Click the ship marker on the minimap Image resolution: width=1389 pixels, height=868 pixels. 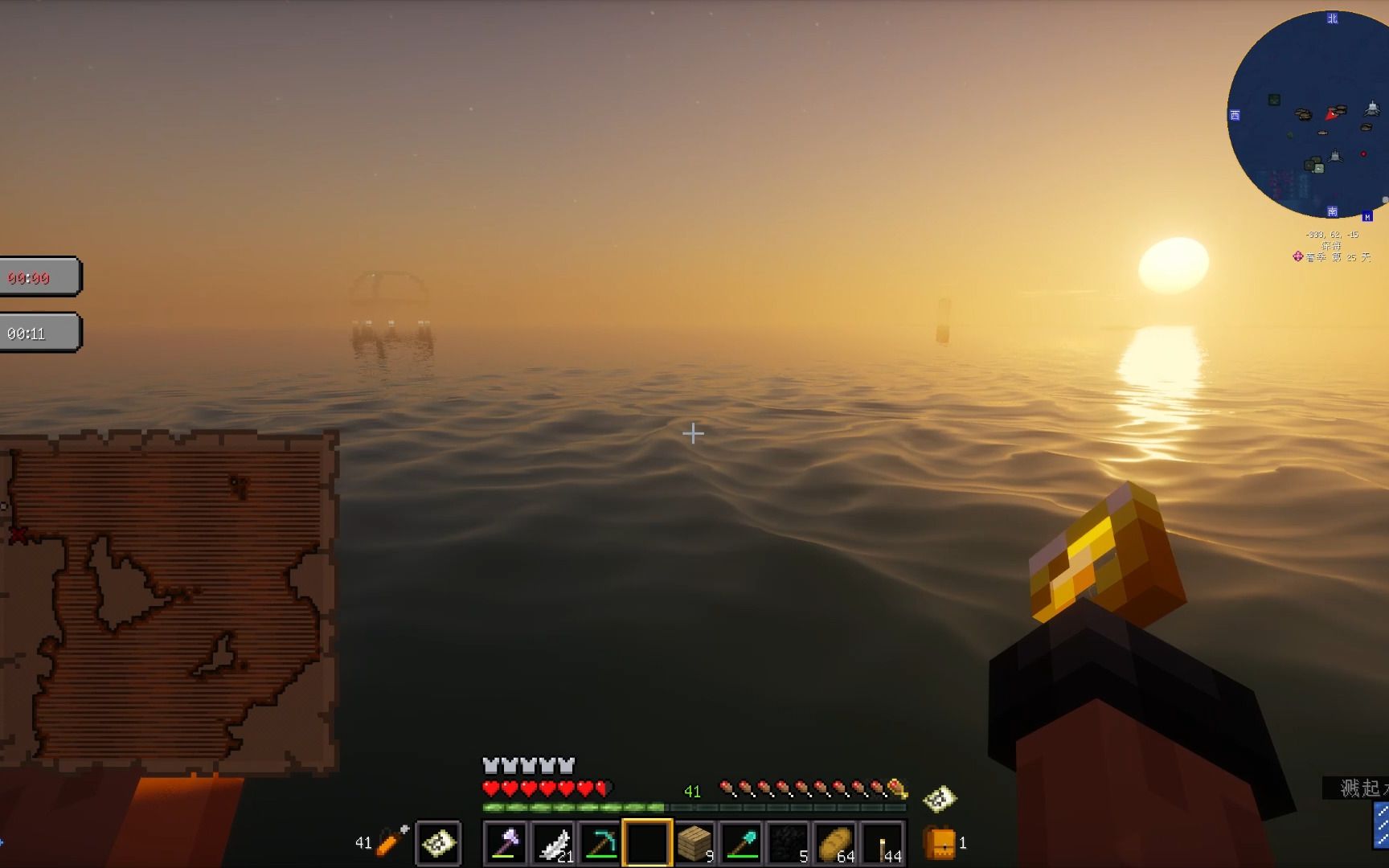1371,109
